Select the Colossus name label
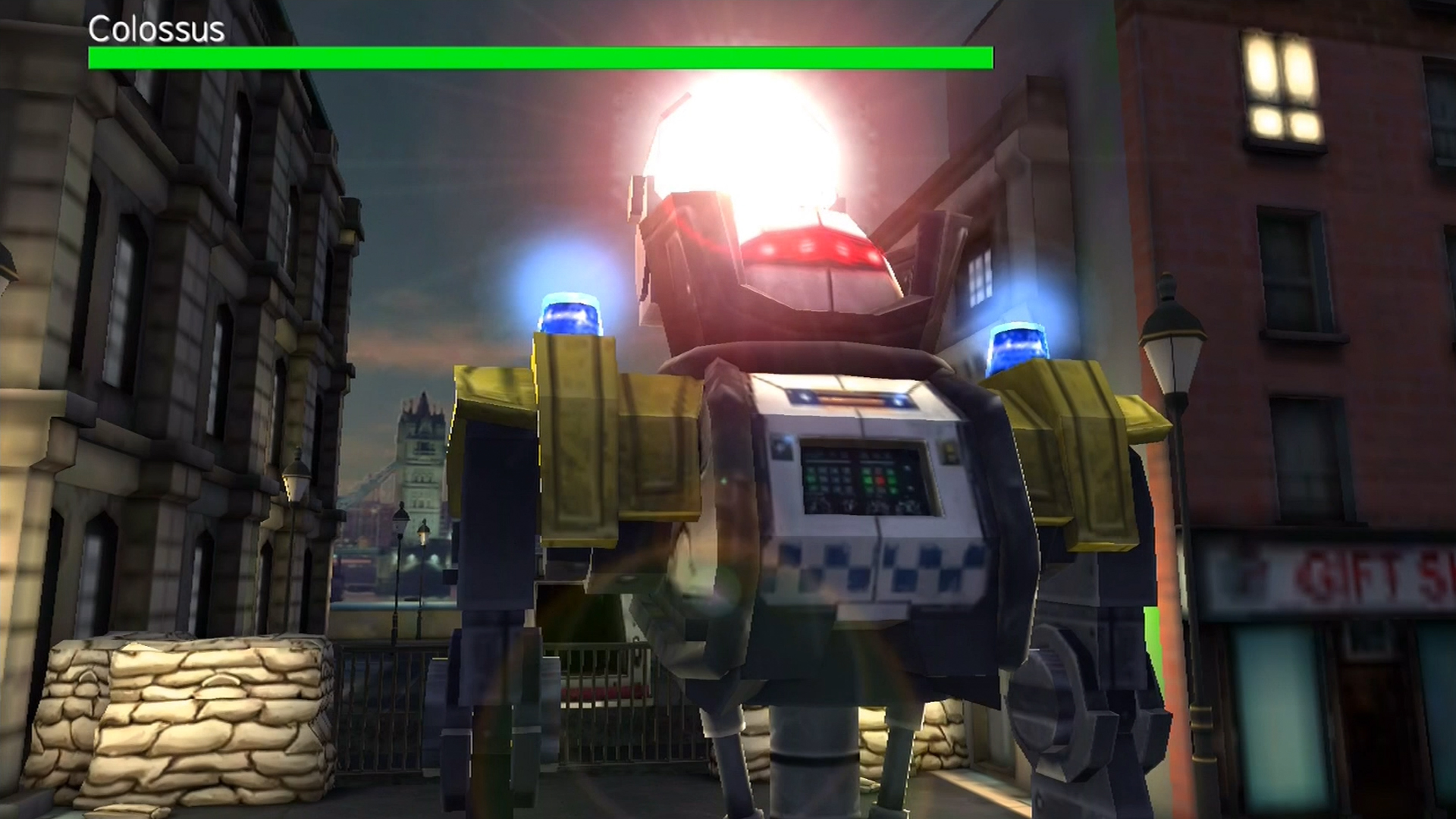1456x819 pixels. coord(154,30)
